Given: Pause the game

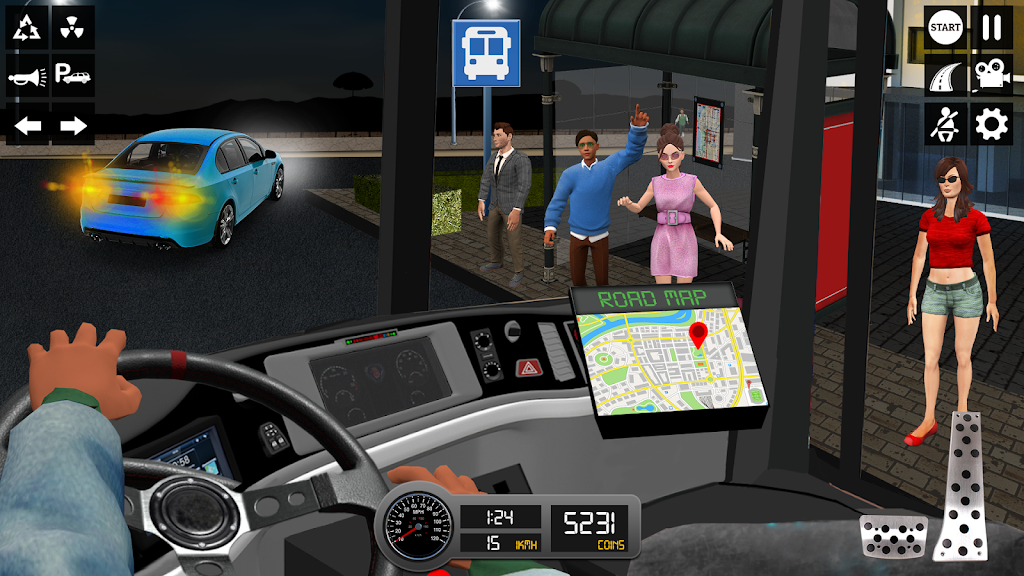Looking at the screenshot, I should coord(991,28).
